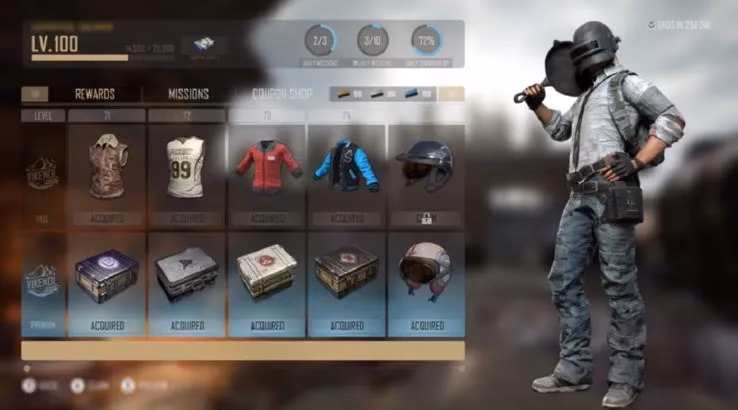738x410 pixels.
Task: Open the daily missions progress circle
Action: 320,41
